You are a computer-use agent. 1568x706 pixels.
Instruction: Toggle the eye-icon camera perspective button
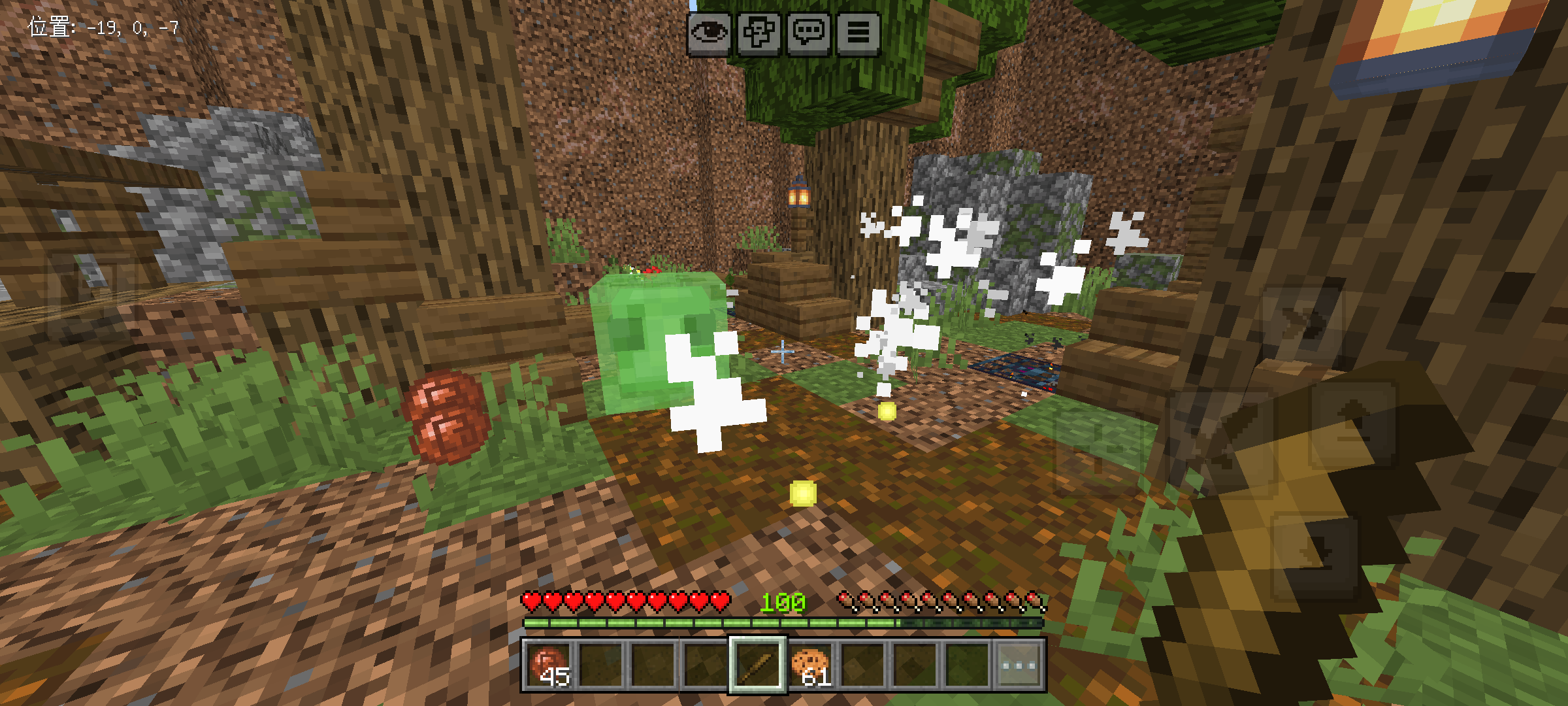point(709,33)
